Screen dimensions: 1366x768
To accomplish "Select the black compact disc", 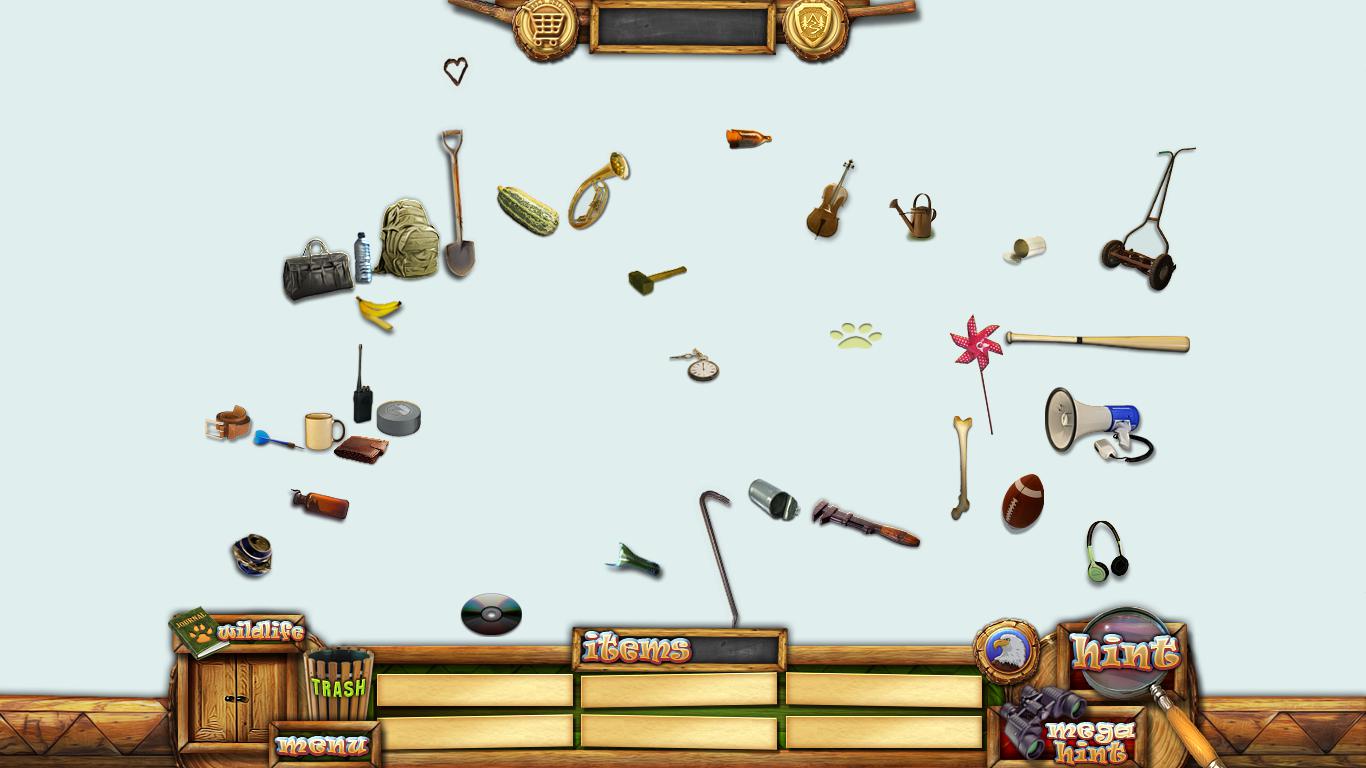I will pyautogui.click(x=491, y=614).
